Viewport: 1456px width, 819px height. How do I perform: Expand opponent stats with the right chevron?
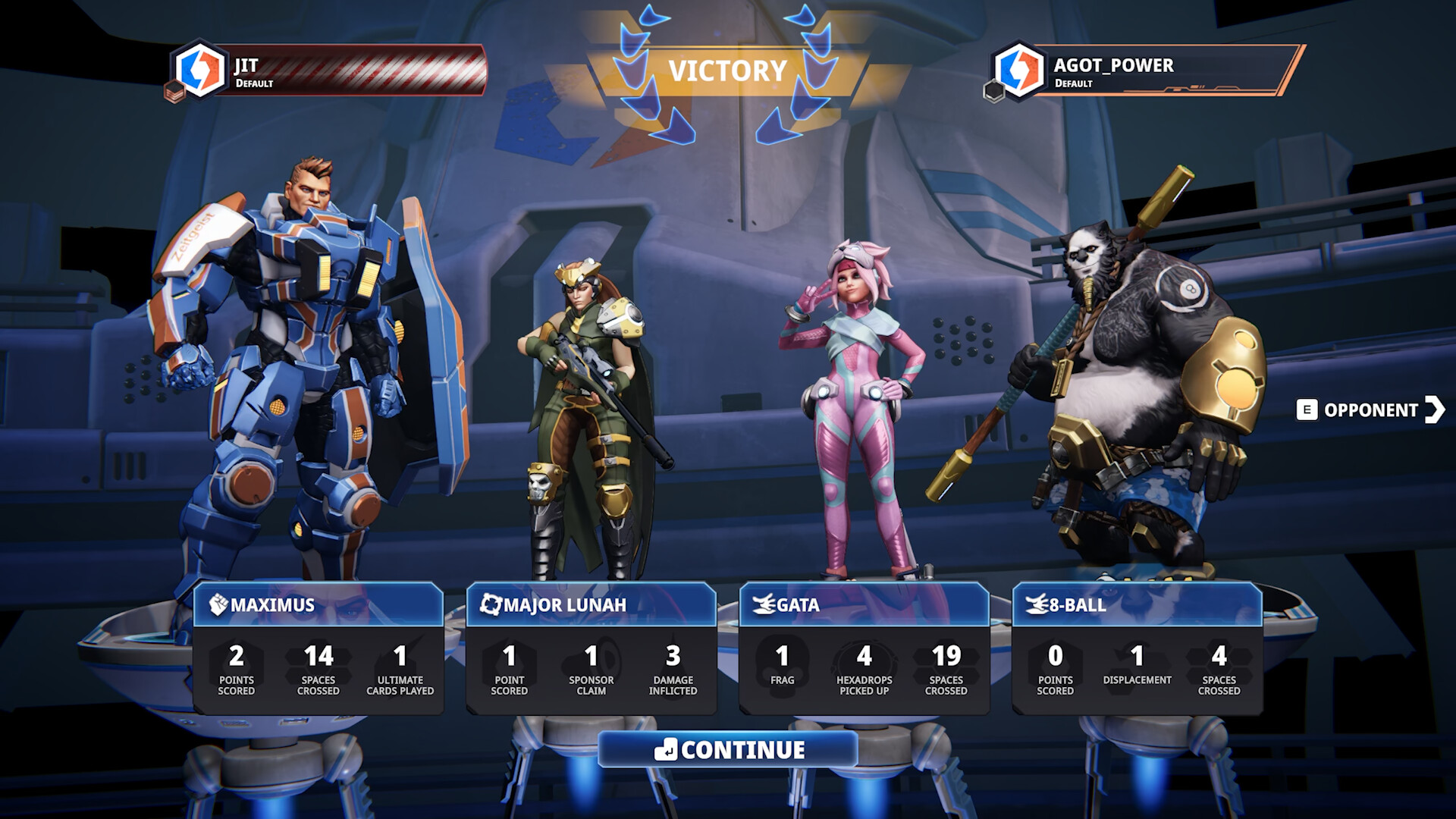1435,411
